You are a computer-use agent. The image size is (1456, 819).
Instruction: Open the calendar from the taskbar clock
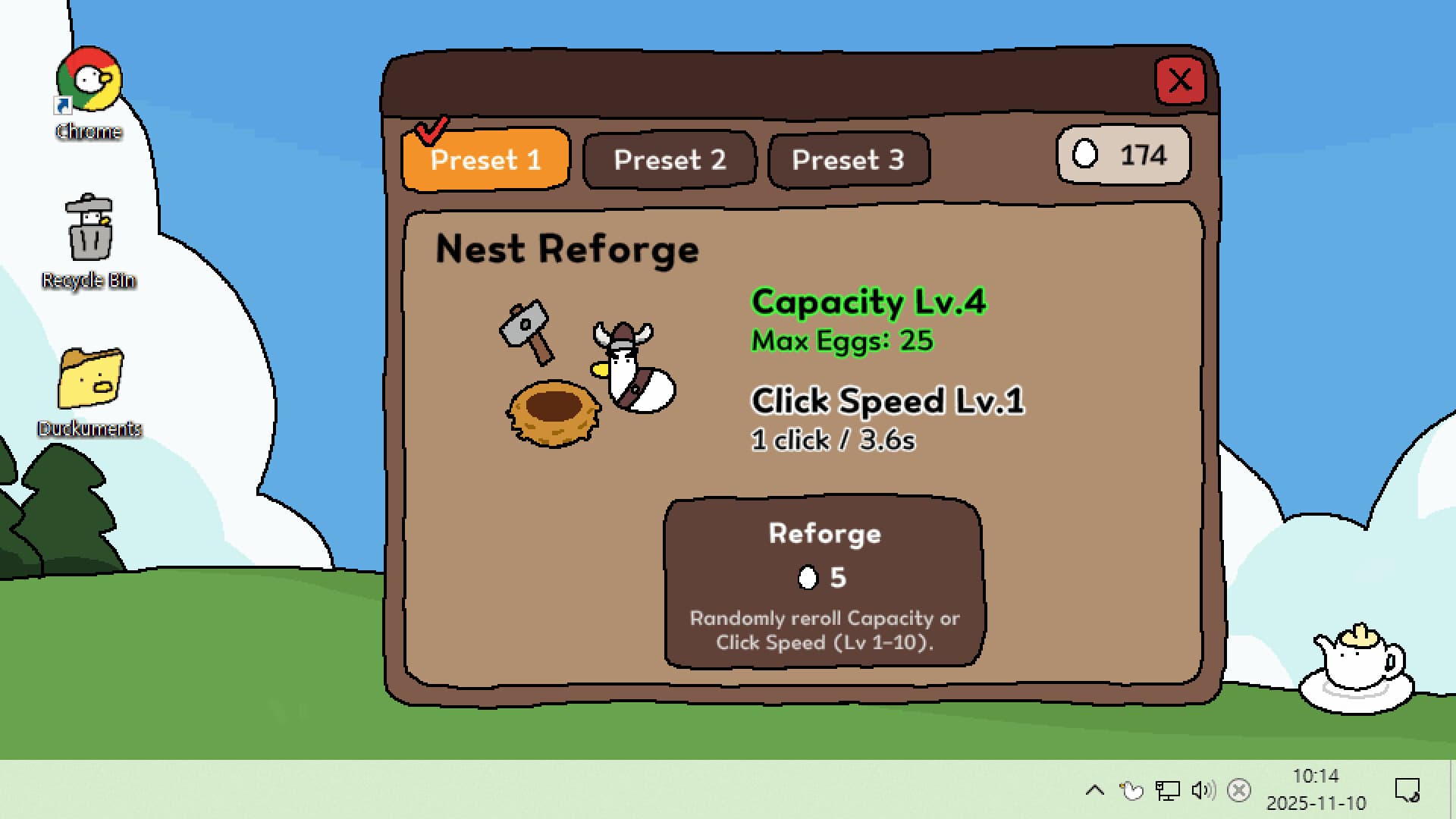coord(1315,789)
